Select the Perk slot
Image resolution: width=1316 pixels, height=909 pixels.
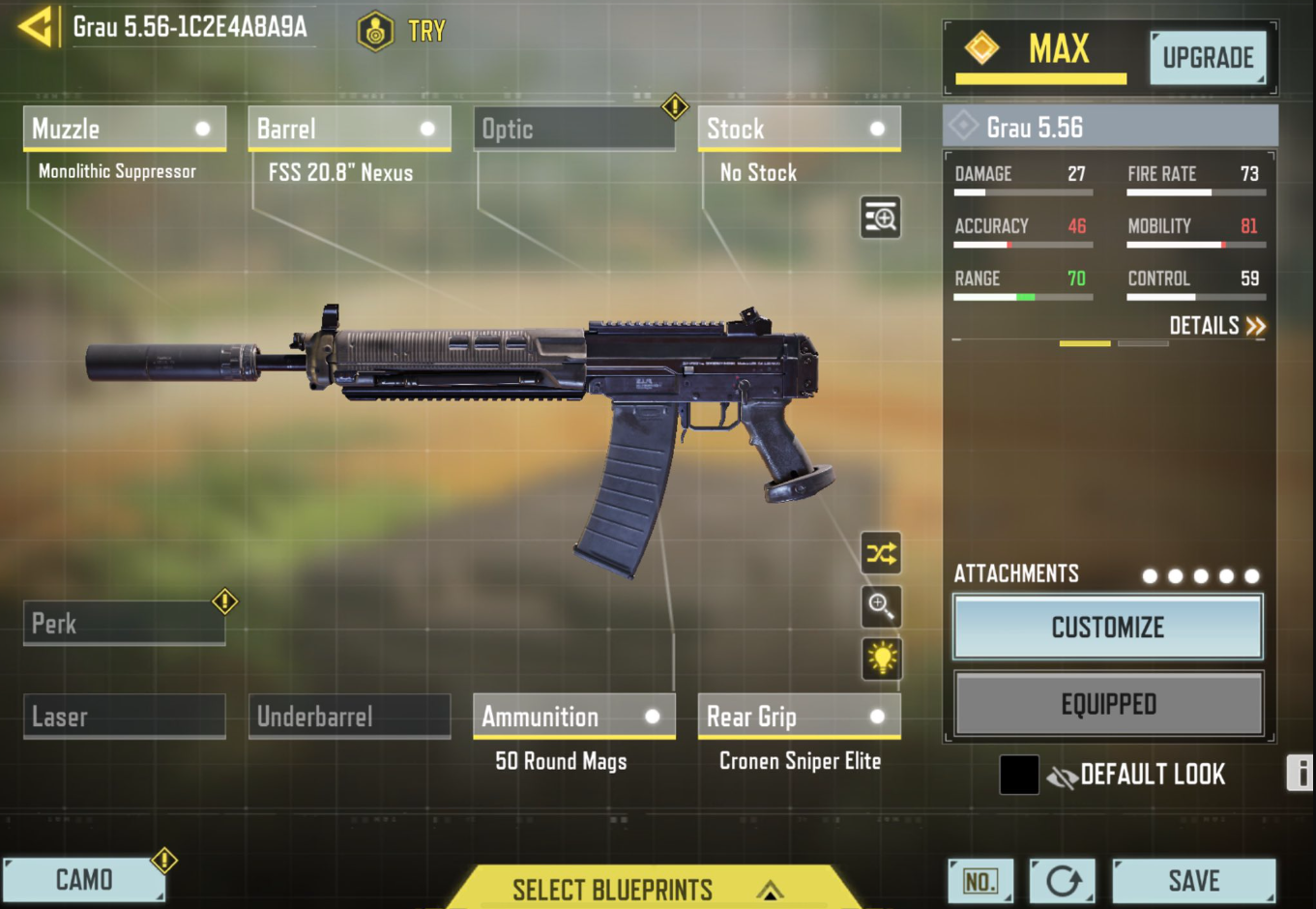coord(124,624)
